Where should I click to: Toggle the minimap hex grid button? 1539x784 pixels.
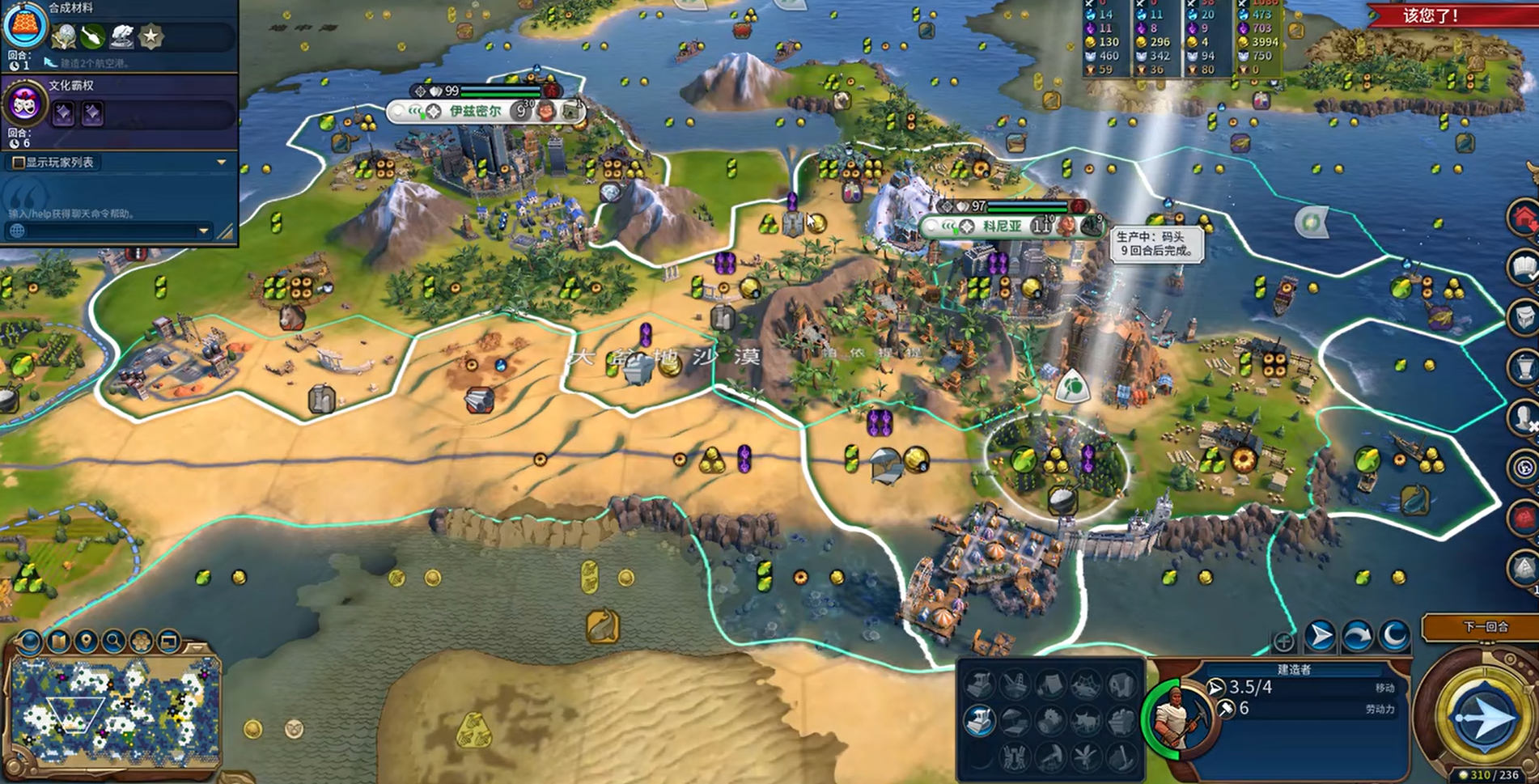(142, 642)
